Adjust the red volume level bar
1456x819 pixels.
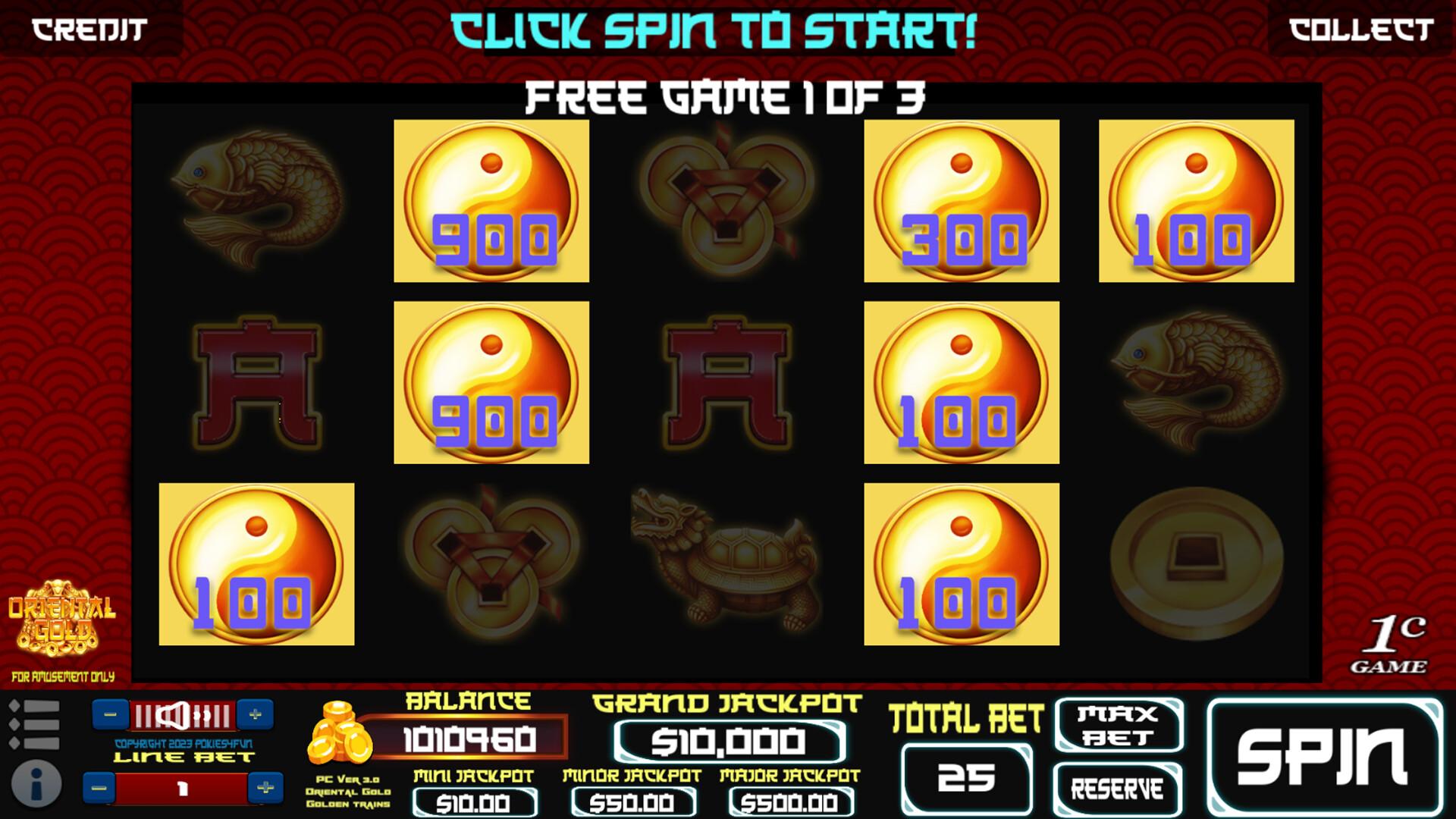[x=182, y=715]
